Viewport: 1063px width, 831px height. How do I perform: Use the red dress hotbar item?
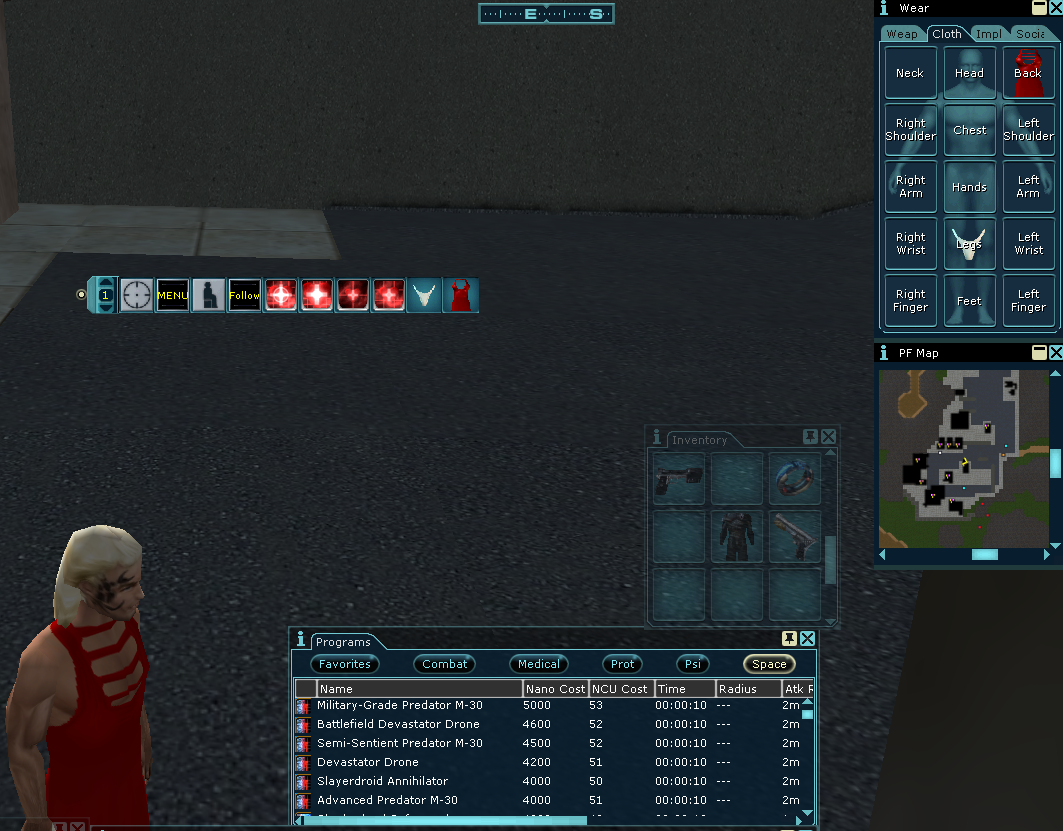pyautogui.click(x=461, y=295)
